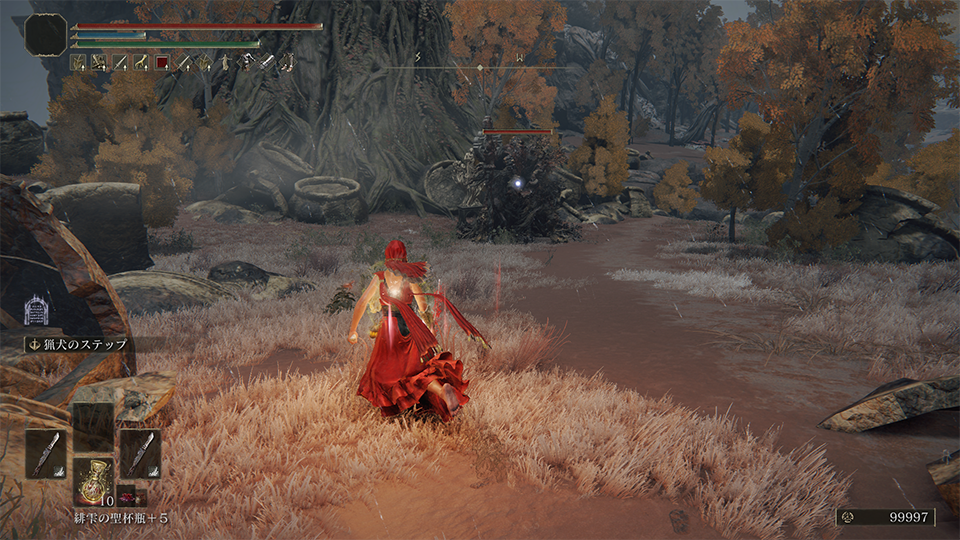Click the red square status effect icon
Screen dimensions: 960x540
coord(162,63)
